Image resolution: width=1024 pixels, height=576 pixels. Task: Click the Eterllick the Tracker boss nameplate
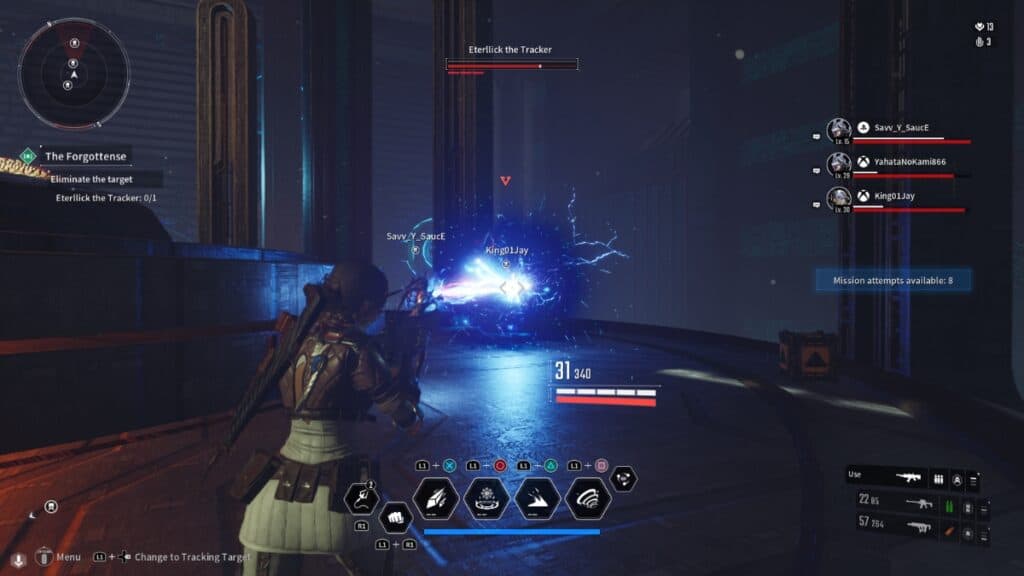click(510, 50)
